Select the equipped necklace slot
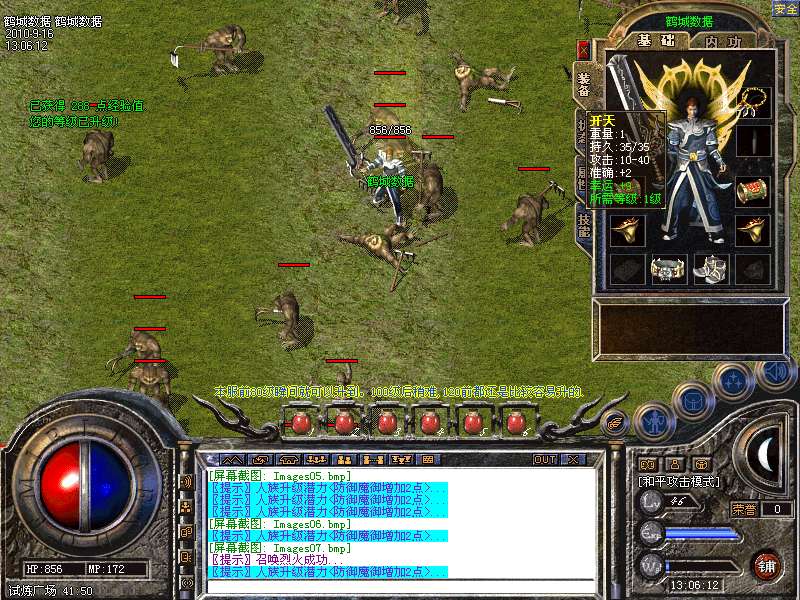This screenshot has height=600, width=800. (x=753, y=100)
